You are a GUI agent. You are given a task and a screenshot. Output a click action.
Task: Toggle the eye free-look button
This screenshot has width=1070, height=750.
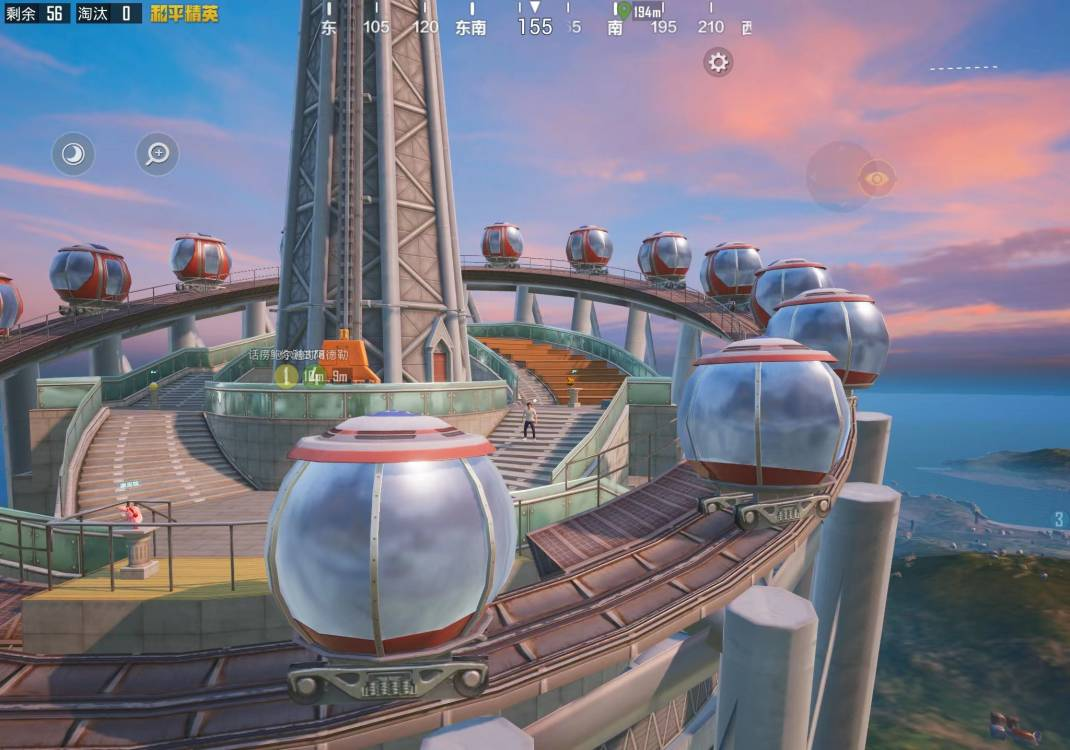(x=876, y=178)
